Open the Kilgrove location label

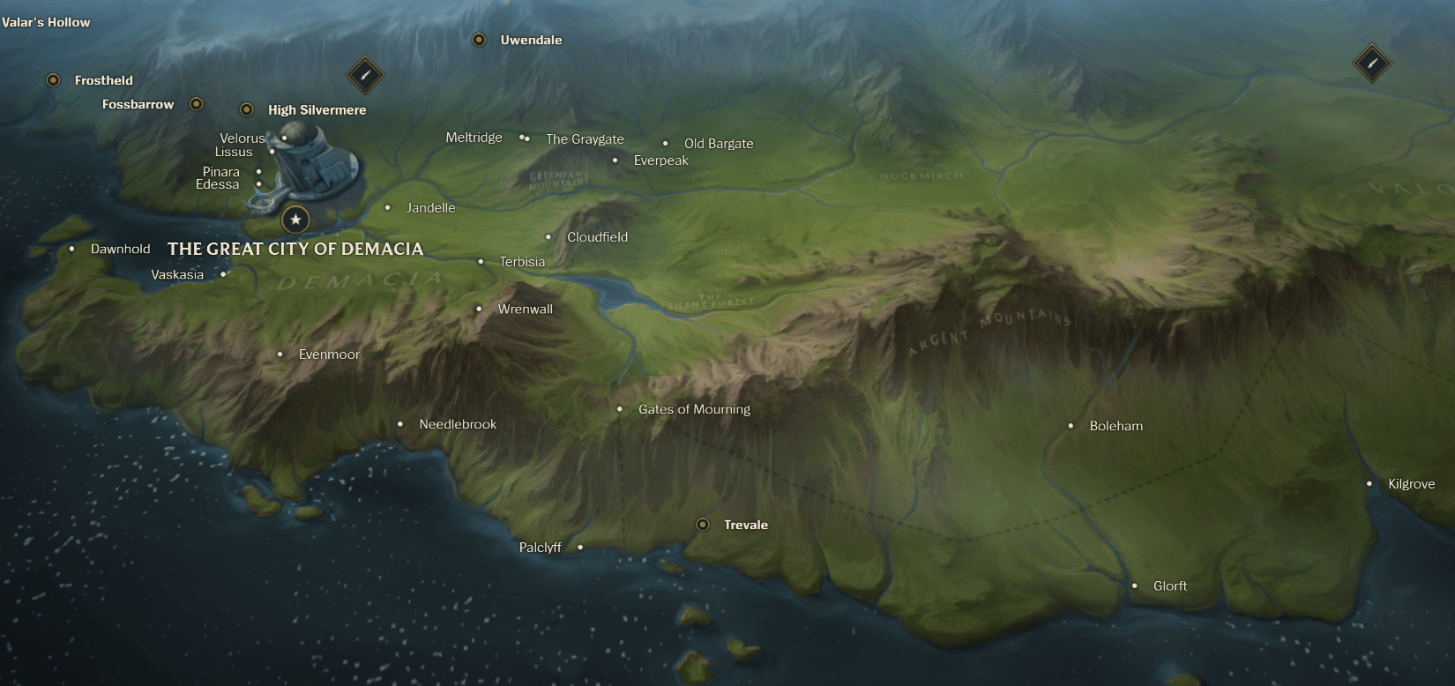[x=1410, y=484]
